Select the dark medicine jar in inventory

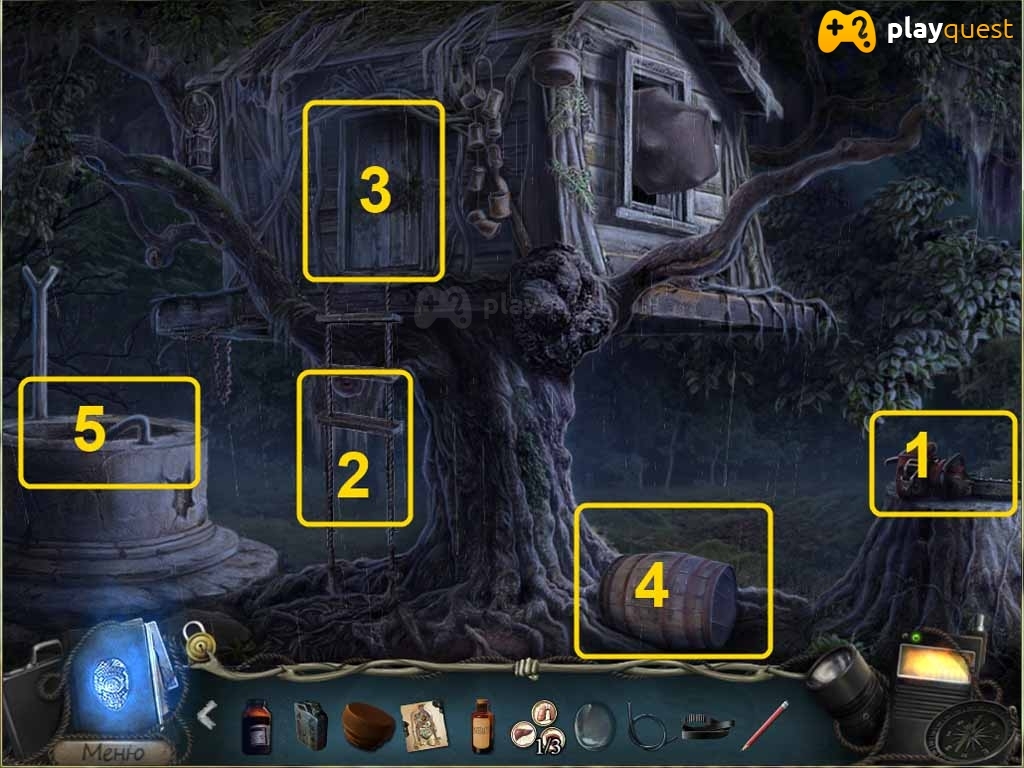256,725
